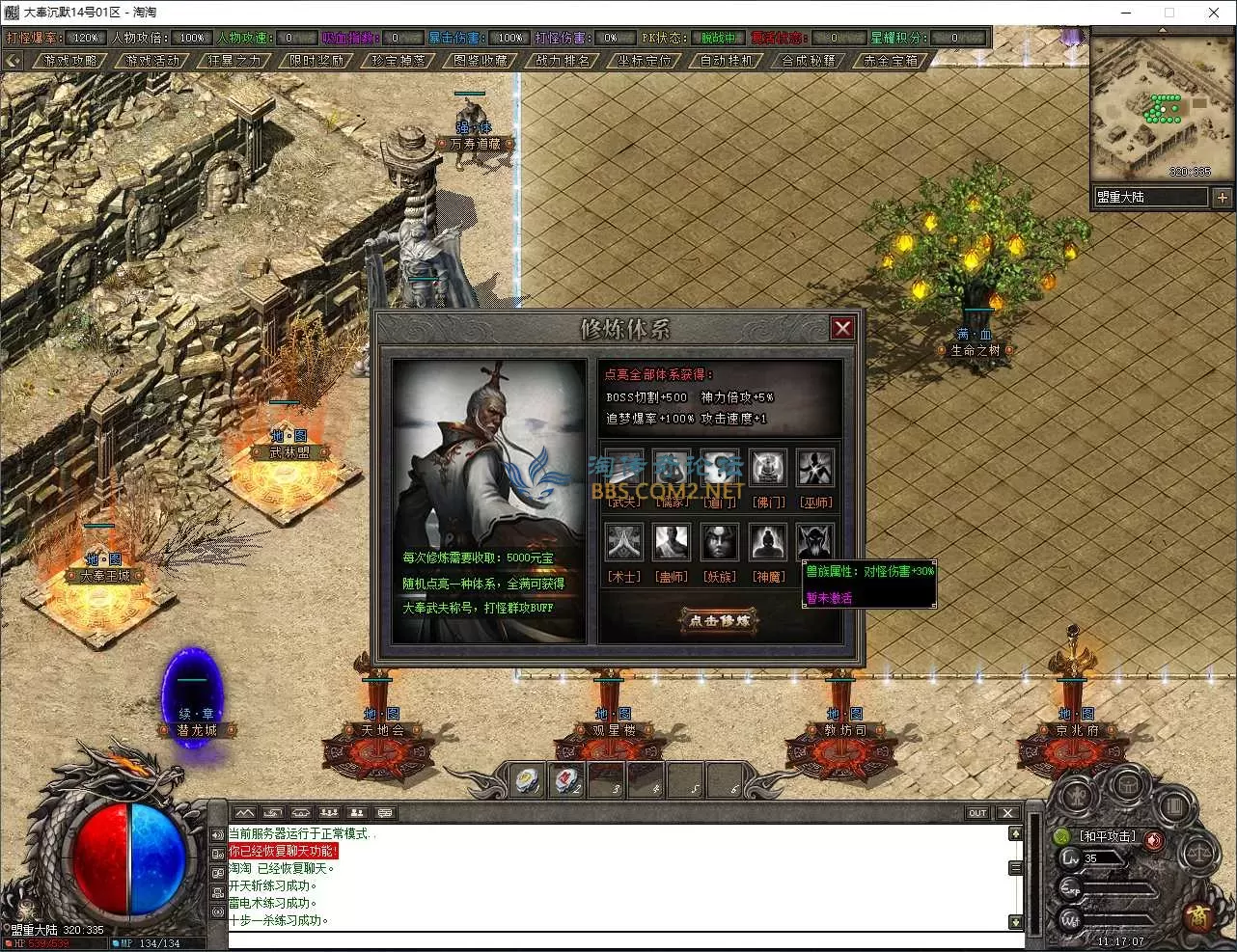Show the 战力排名 power ranking

point(563,61)
